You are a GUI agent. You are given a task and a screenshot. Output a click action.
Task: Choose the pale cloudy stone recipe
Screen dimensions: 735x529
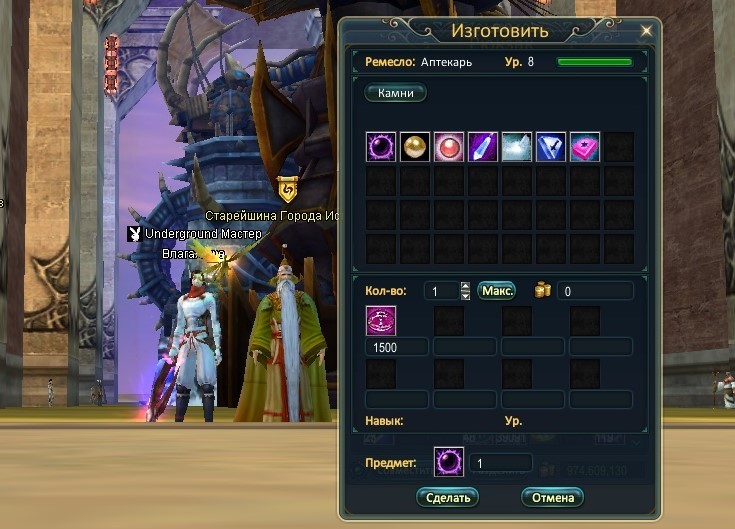click(518, 147)
